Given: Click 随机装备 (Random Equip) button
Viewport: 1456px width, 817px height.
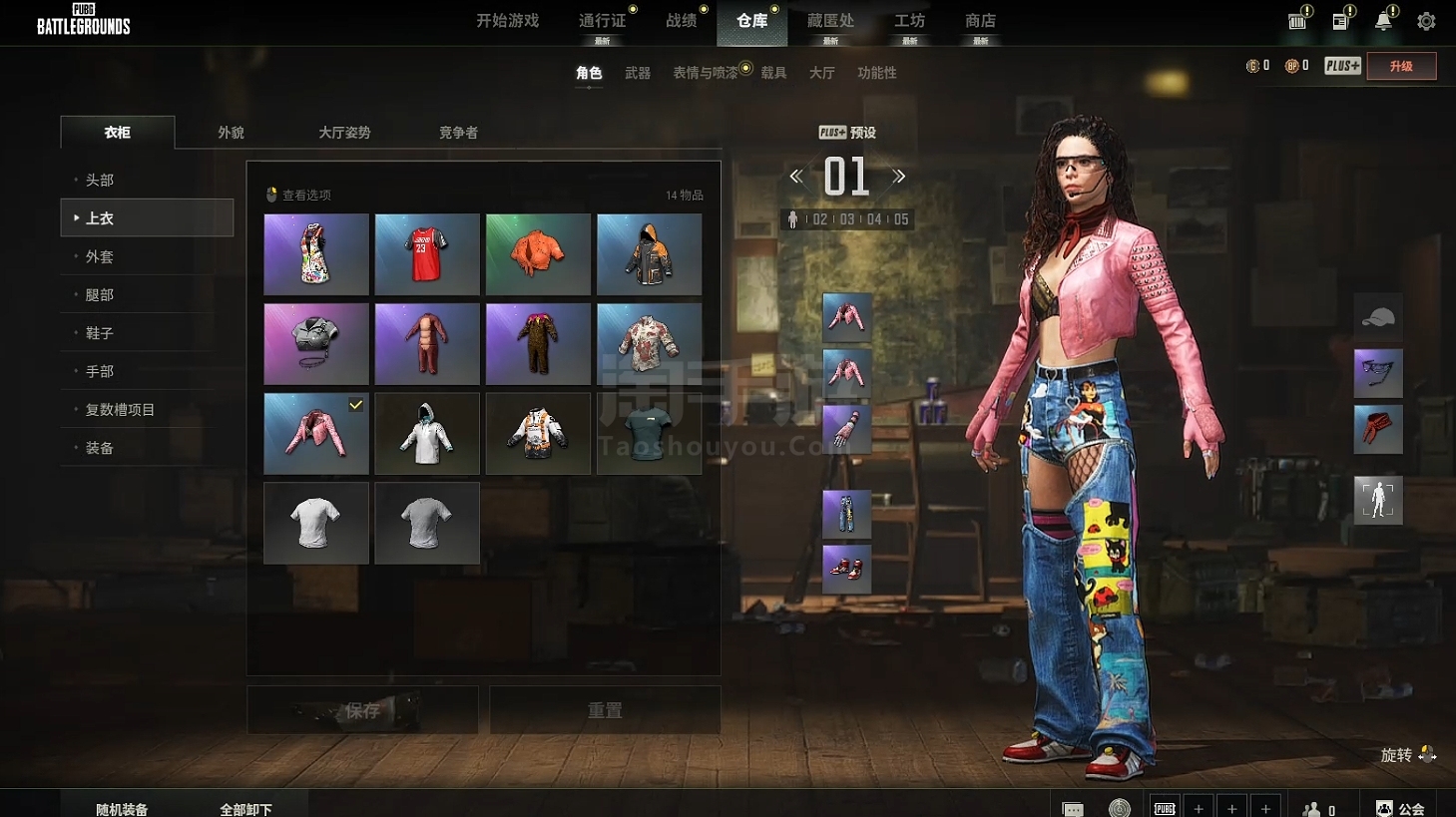Looking at the screenshot, I should (122, 809).
